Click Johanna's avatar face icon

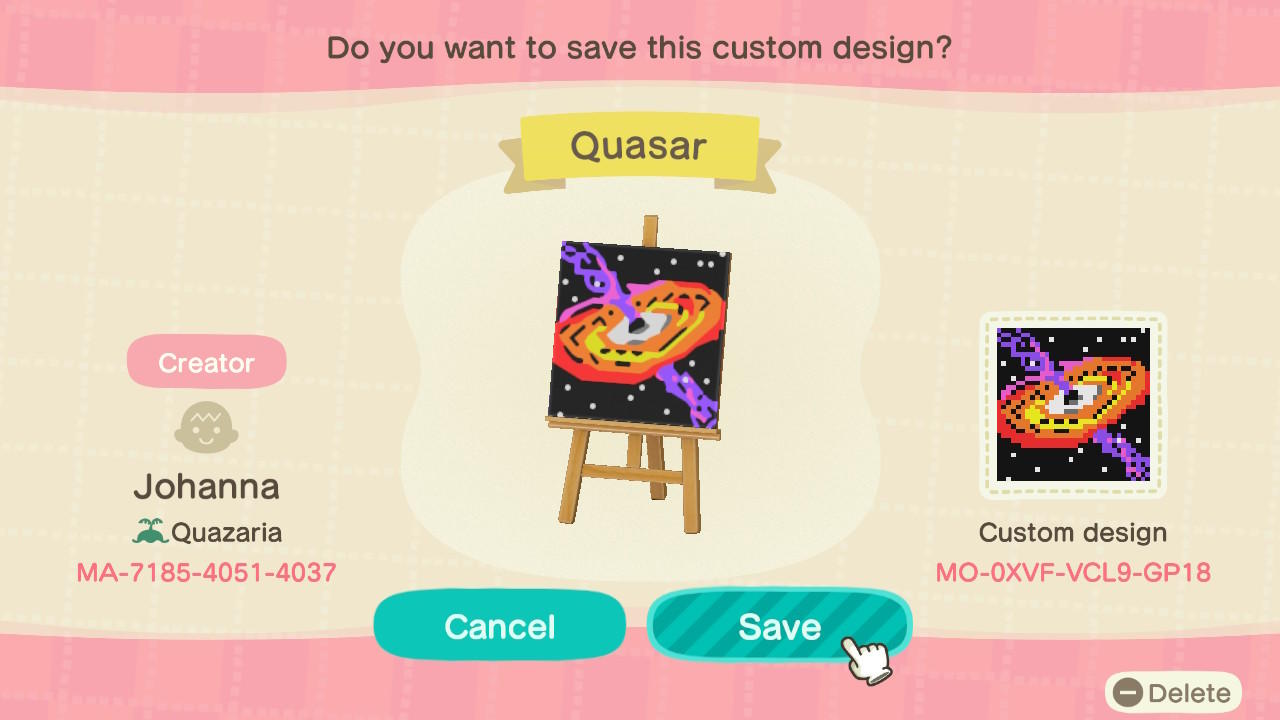click(x=206, y=427)
